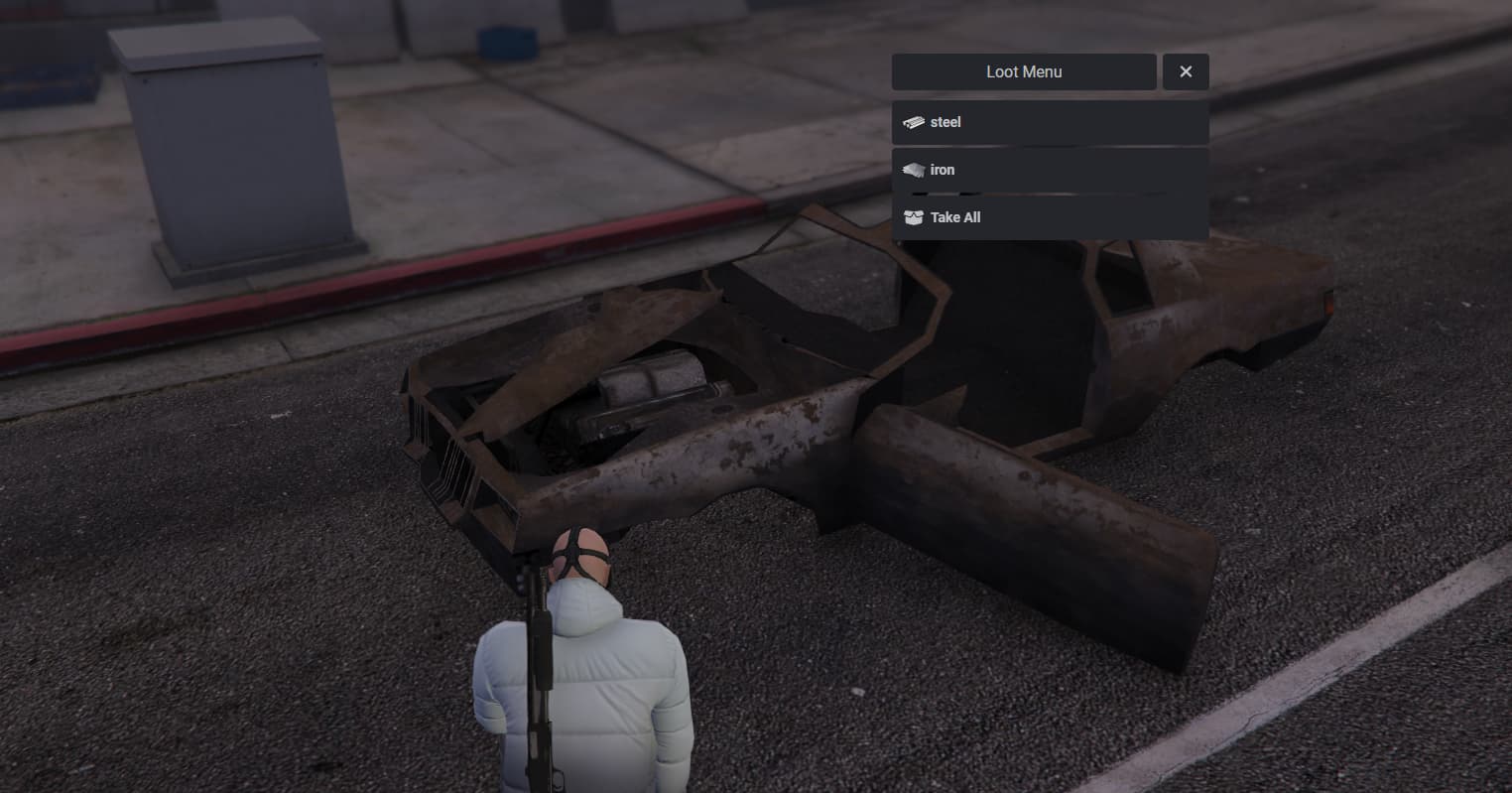Tap the iron item's pickaxe-style icon
This screenshot has width=1512, height=793.
tap(914, 169)
